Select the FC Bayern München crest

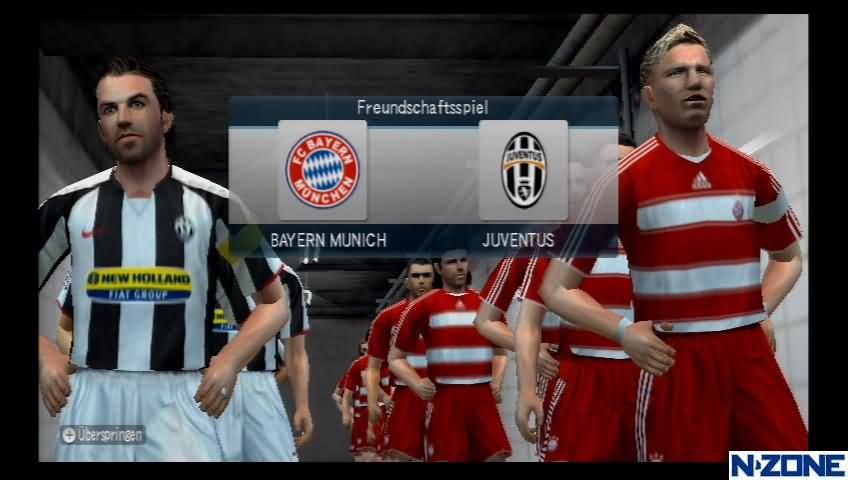[x=322, y=170]
